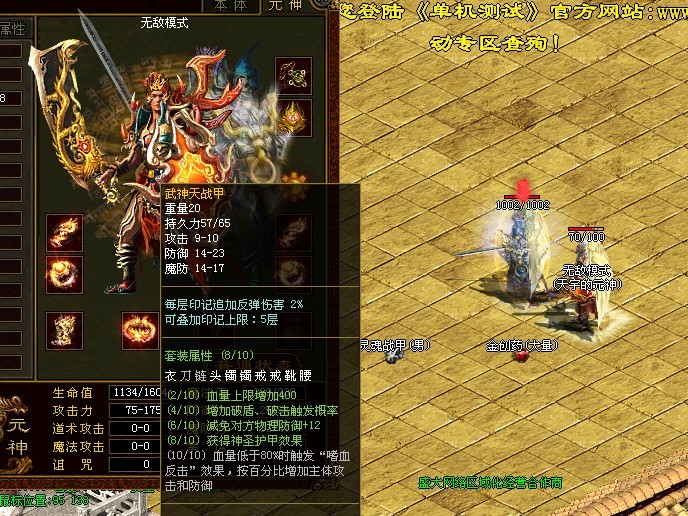Select the golden boots equipment slot
The height and width of the screenshot is (516, 688).
click(x=64, y=327)
